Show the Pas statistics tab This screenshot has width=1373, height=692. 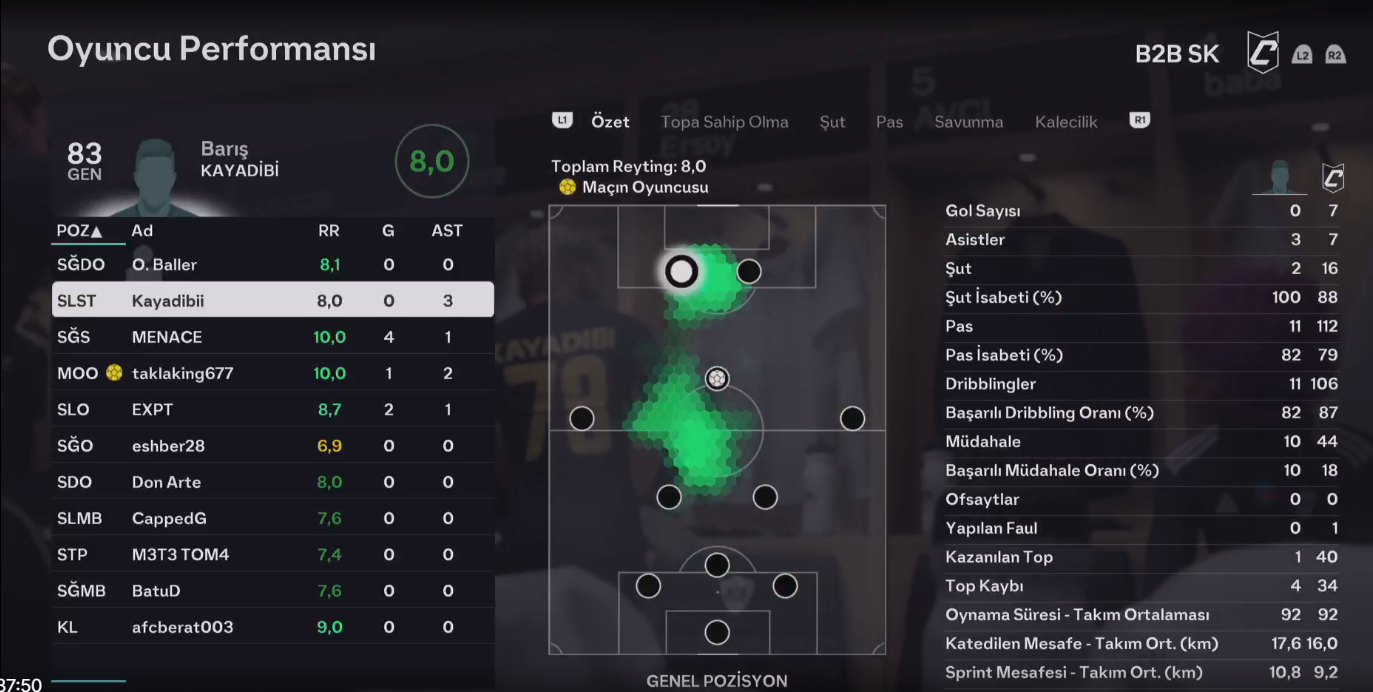click(x=889, y=122)
